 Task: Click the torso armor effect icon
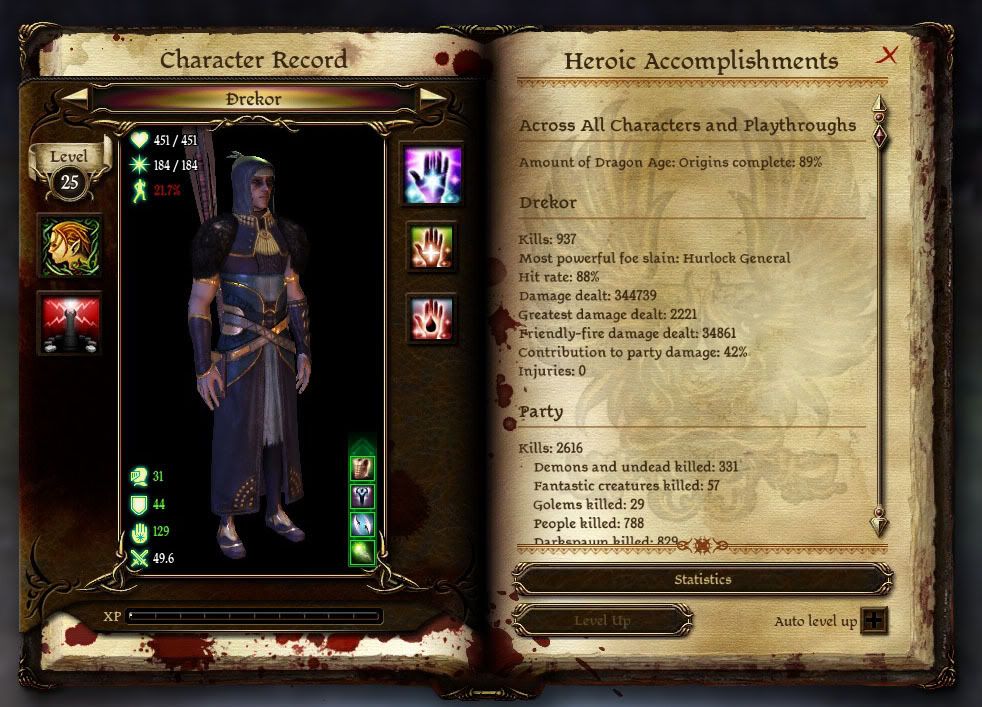click(362, 468)
